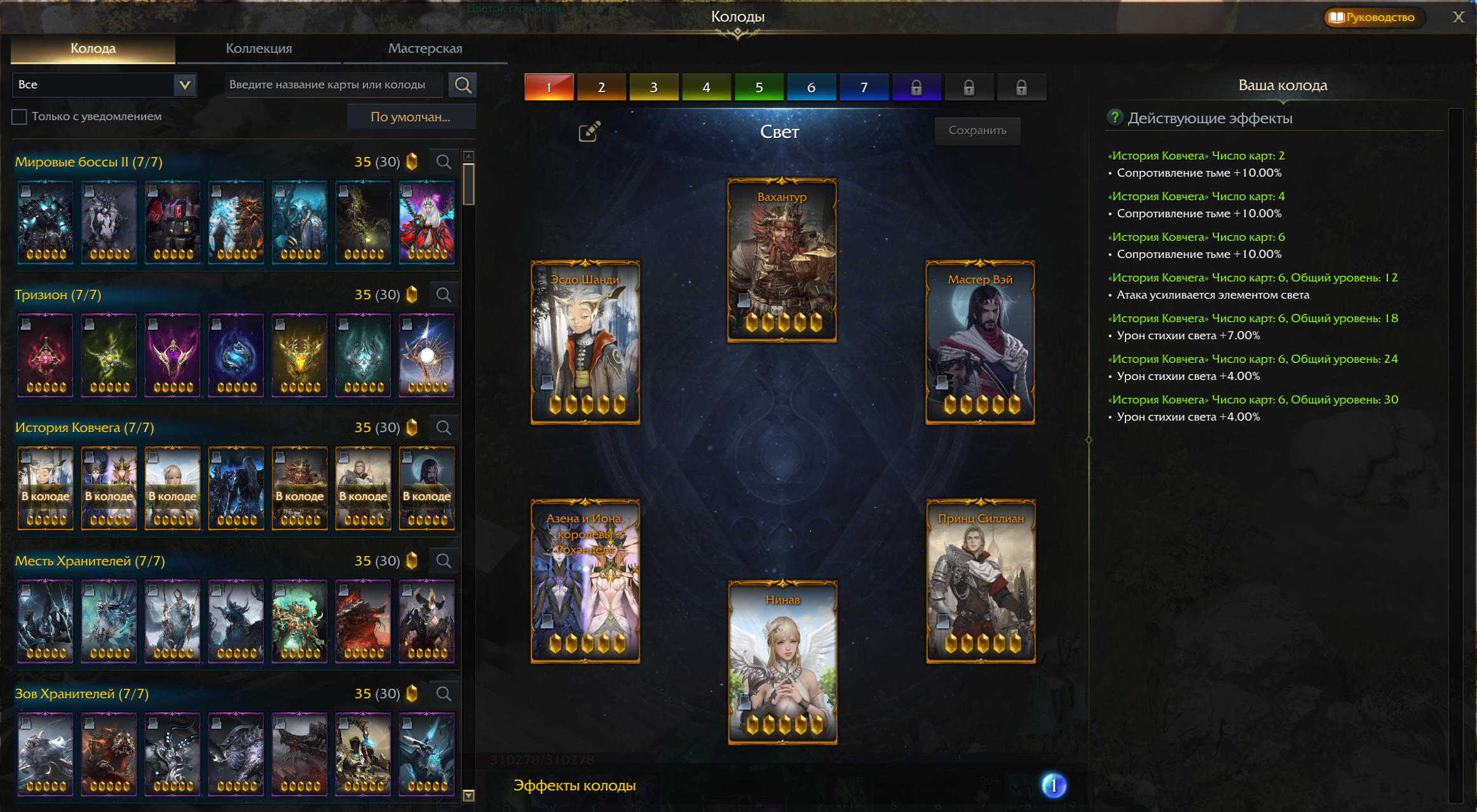Open the card search magnifier icon

pyautogui.click(x=463, y=85)
